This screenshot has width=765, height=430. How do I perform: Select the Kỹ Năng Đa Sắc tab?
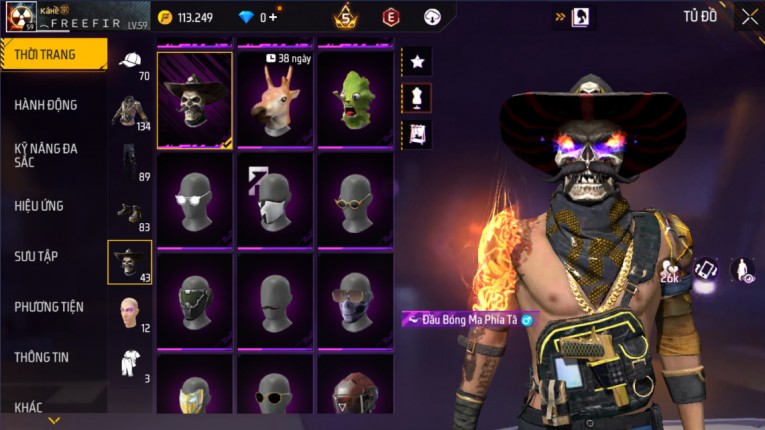coord(46,155)
